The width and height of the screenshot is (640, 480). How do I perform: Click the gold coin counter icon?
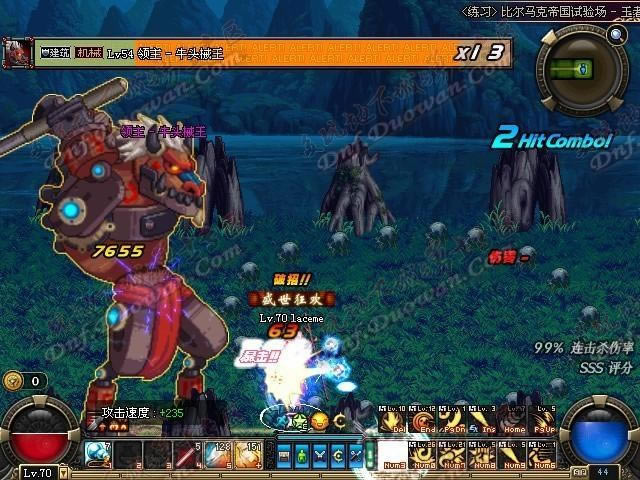click(x=11, y=380)
